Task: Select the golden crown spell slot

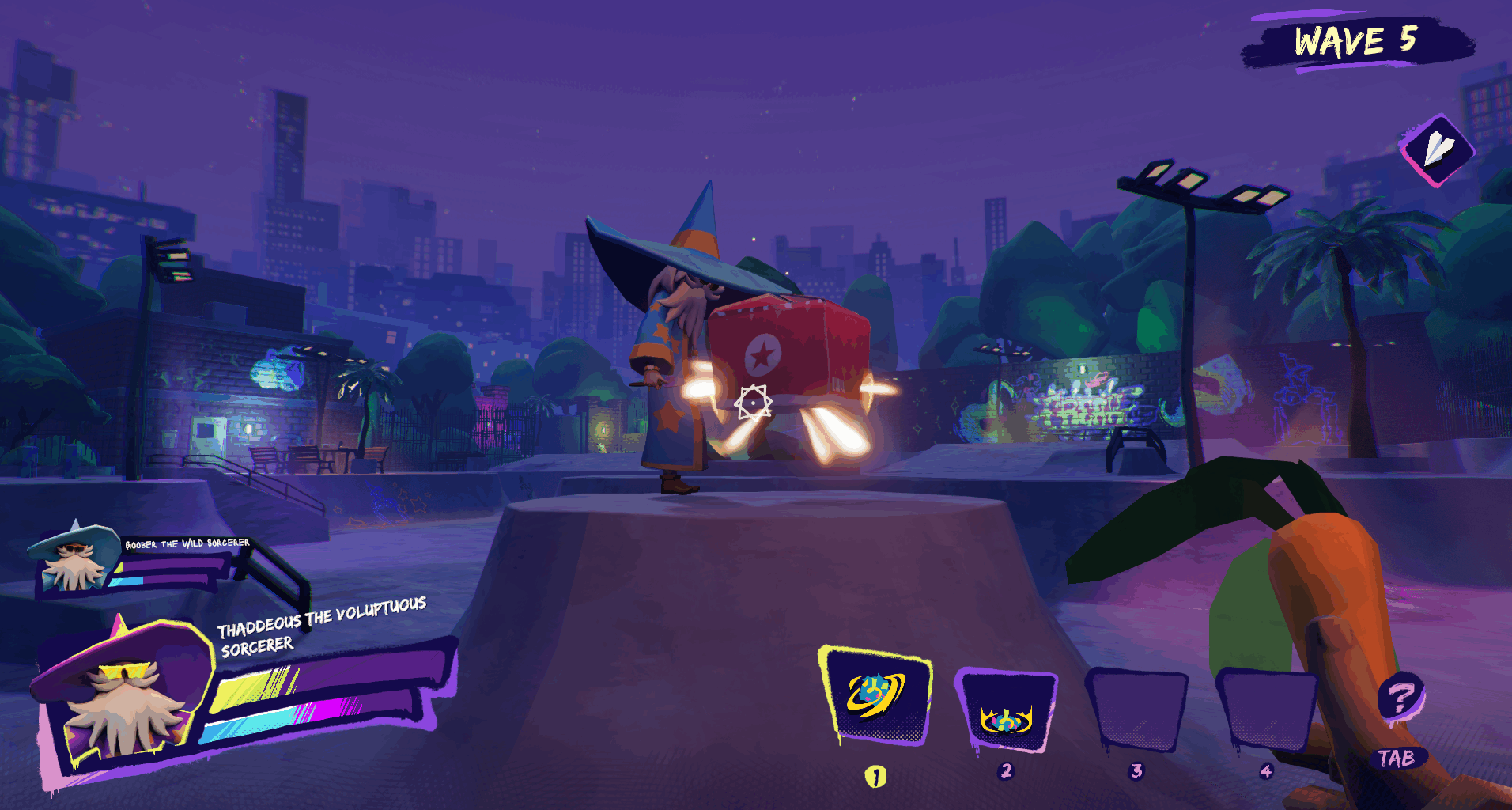Action: [1006, 711]
